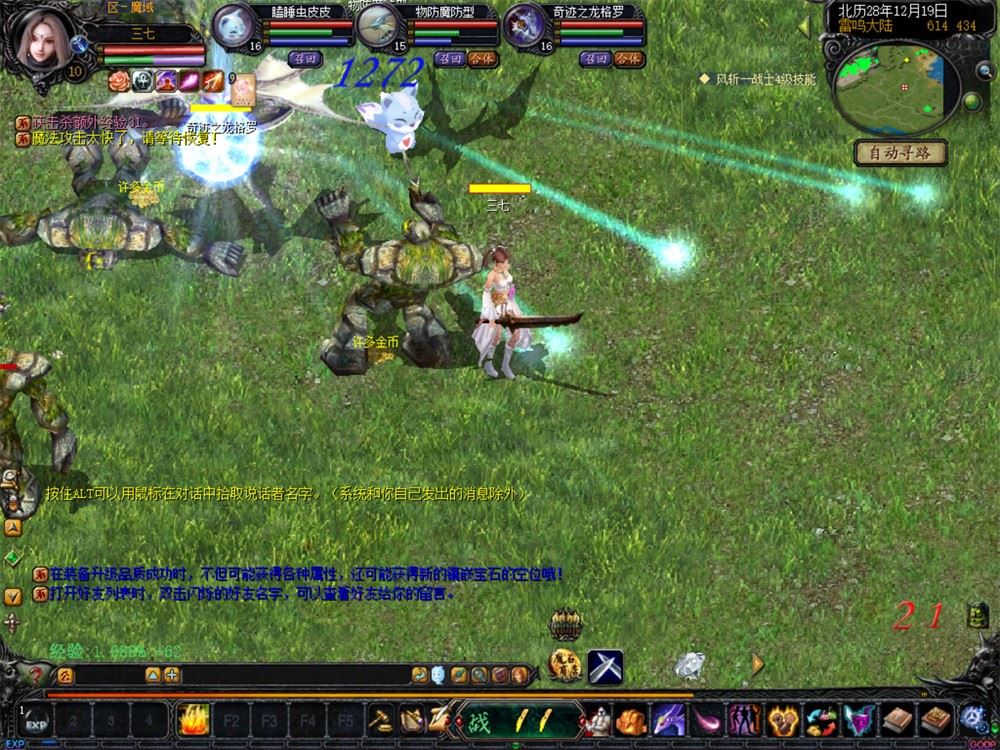Open the red question mark help button
1000x750 pixels.
[x=37, y=675]
